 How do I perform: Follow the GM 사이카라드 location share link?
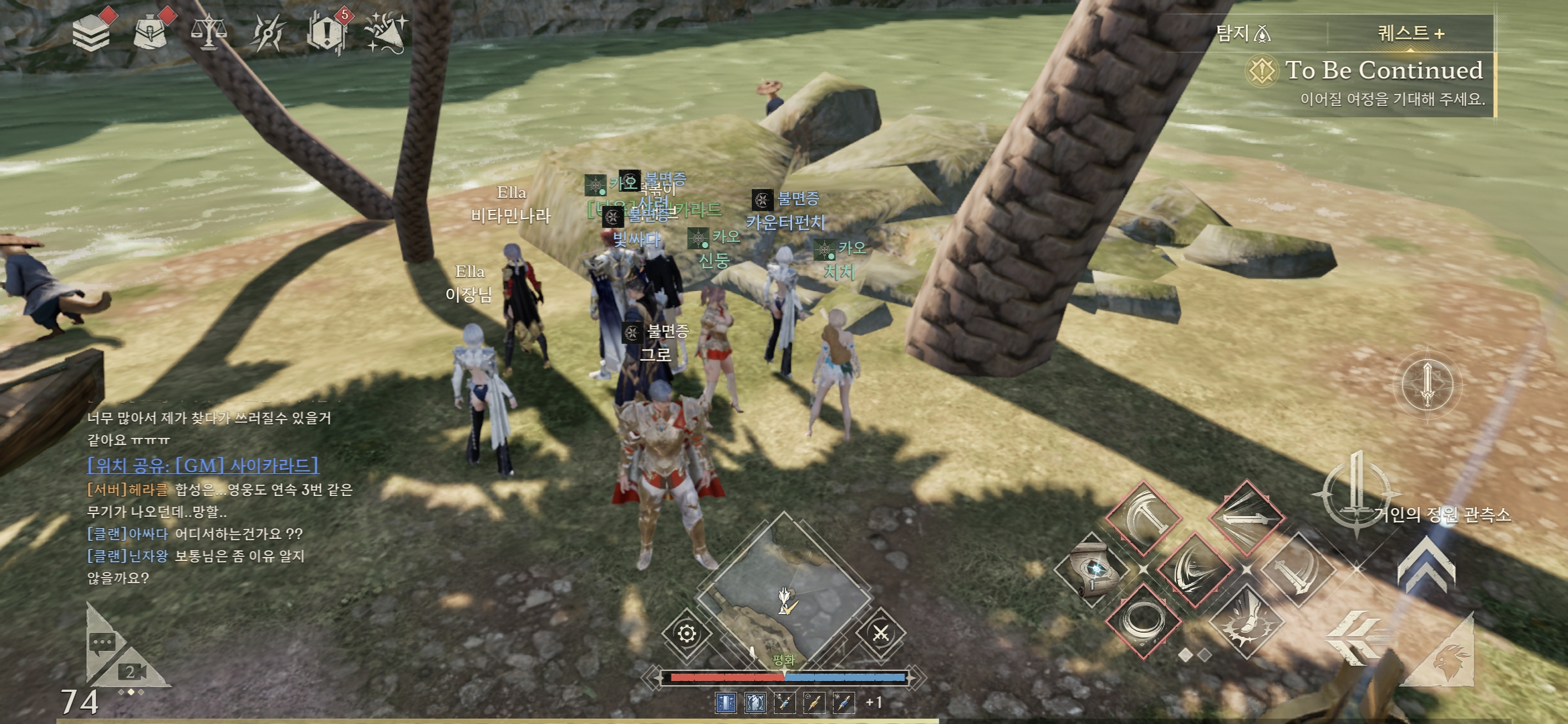click(x=203, y=465)
